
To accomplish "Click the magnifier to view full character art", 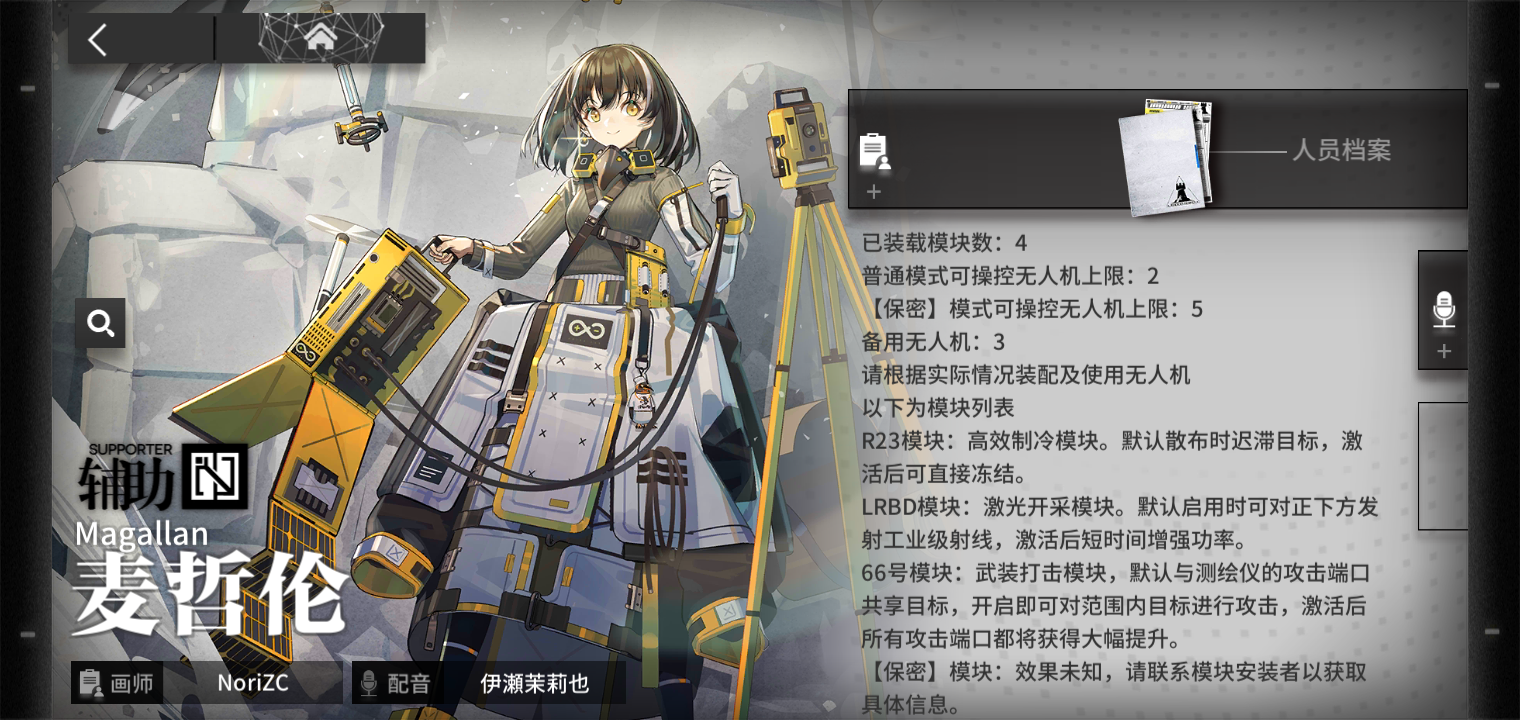I will click(x=100, y=323).
